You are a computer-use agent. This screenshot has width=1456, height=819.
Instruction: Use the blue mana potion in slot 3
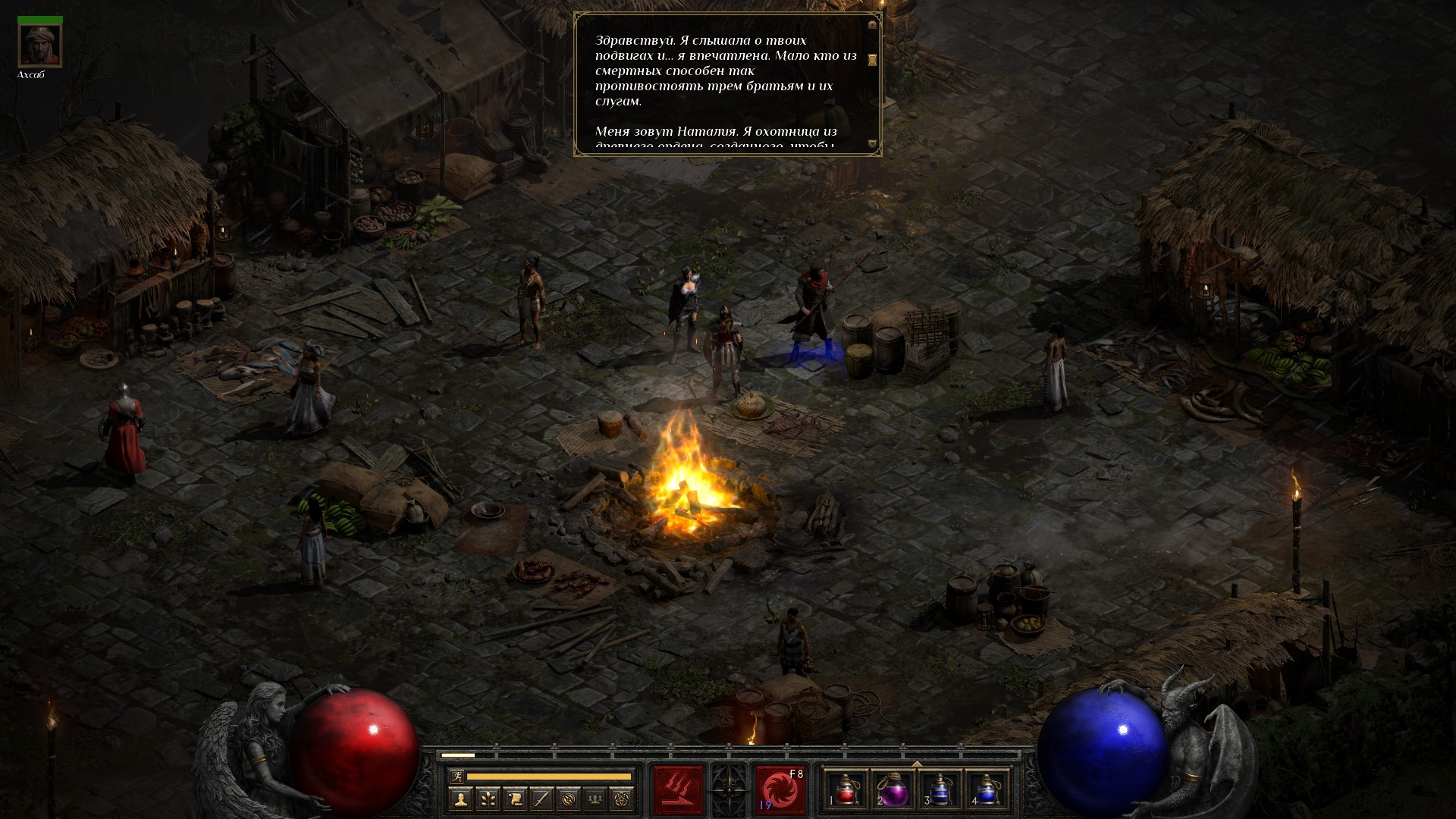940,790
